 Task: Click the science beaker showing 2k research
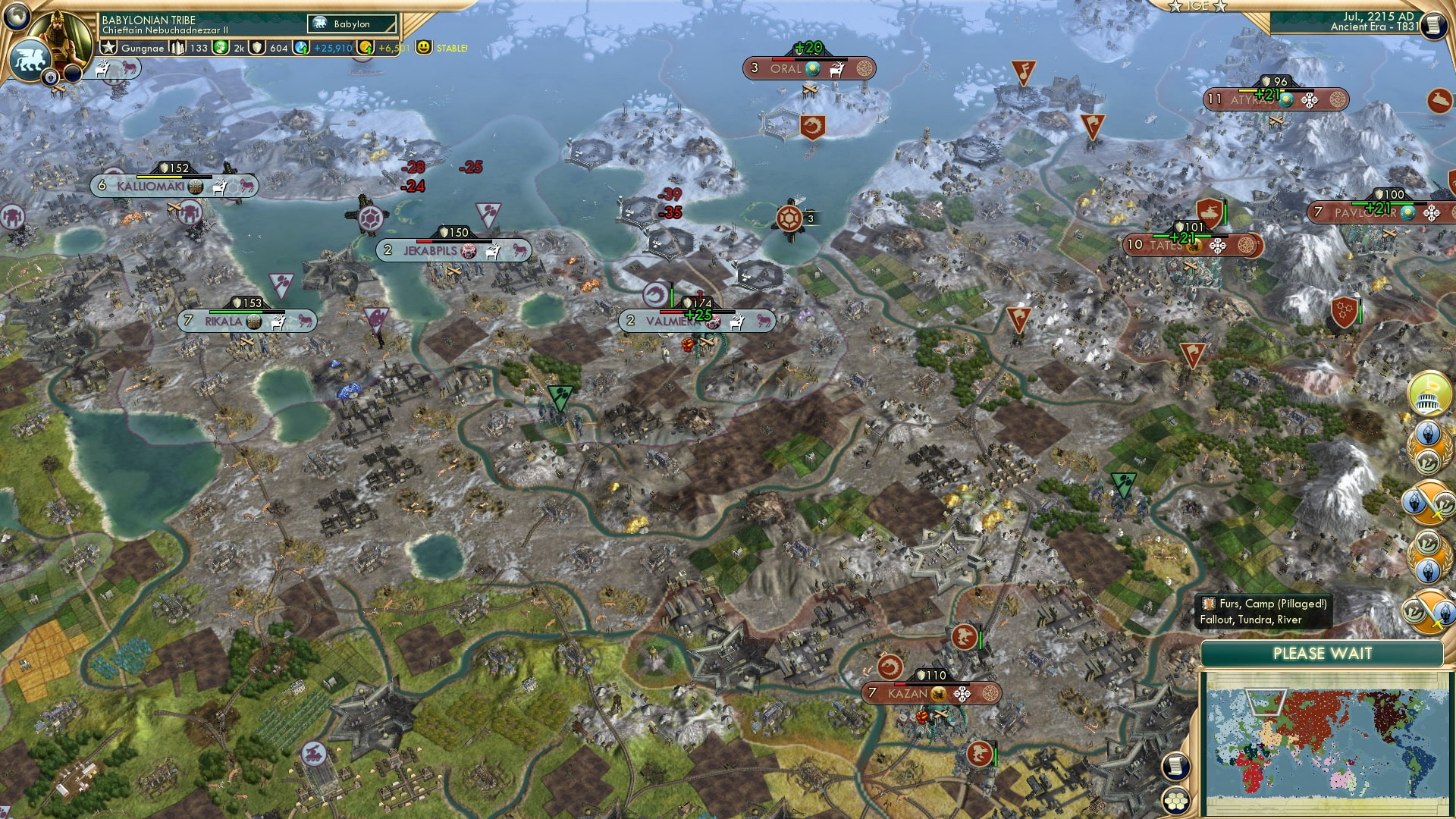click(221, 47)
